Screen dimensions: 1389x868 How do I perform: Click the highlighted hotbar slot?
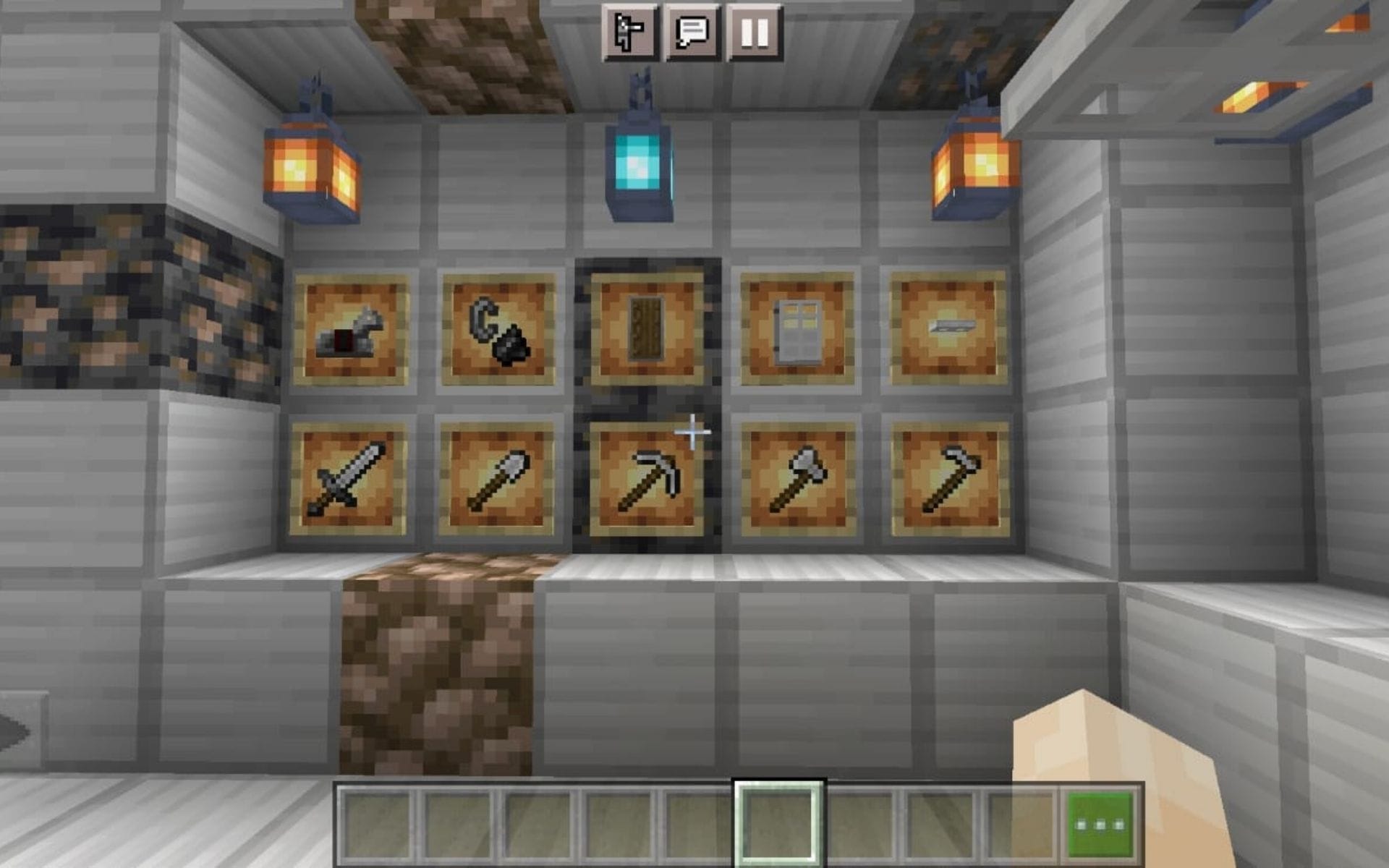(778, 820)
